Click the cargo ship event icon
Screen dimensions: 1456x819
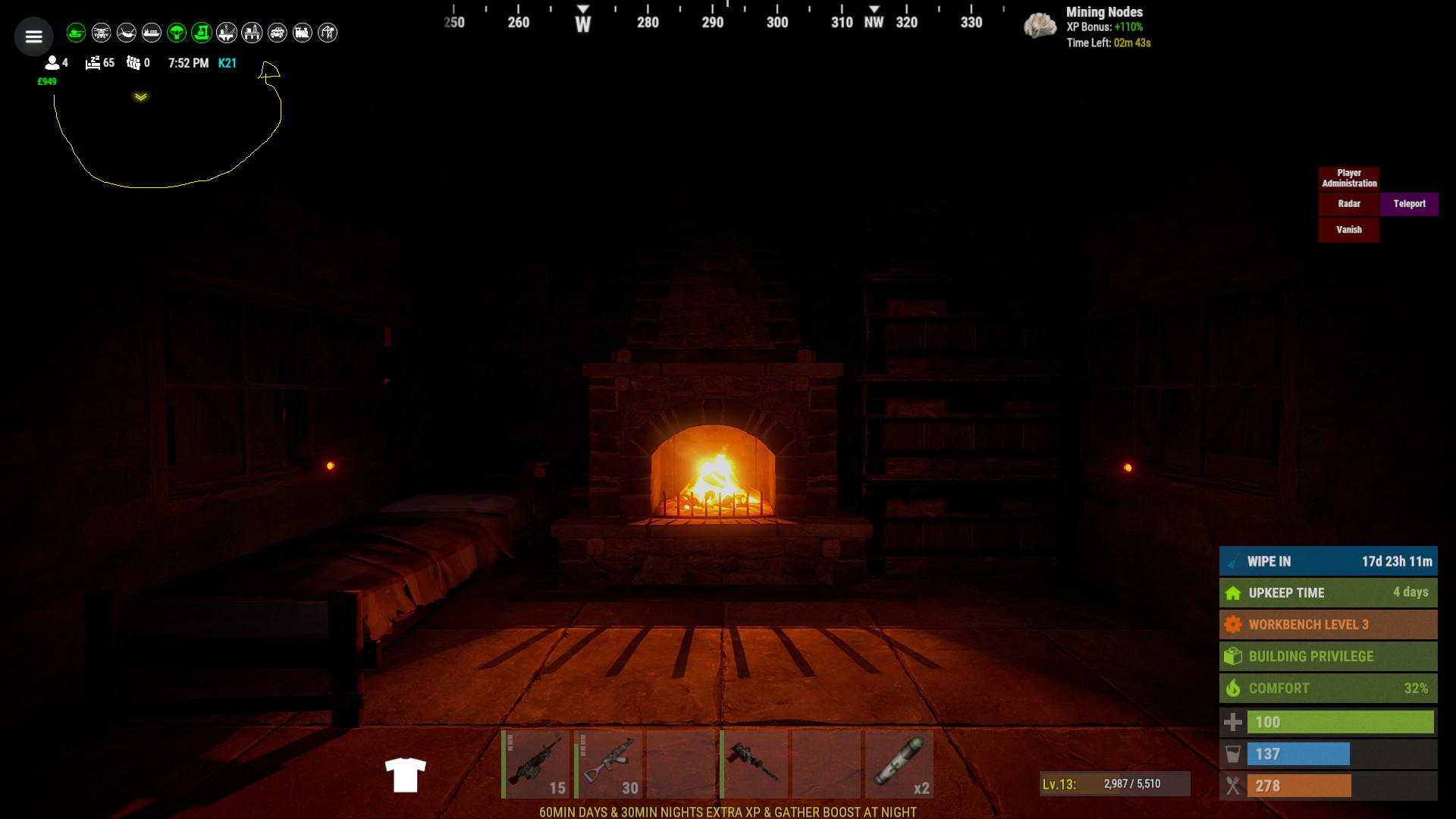152,33
